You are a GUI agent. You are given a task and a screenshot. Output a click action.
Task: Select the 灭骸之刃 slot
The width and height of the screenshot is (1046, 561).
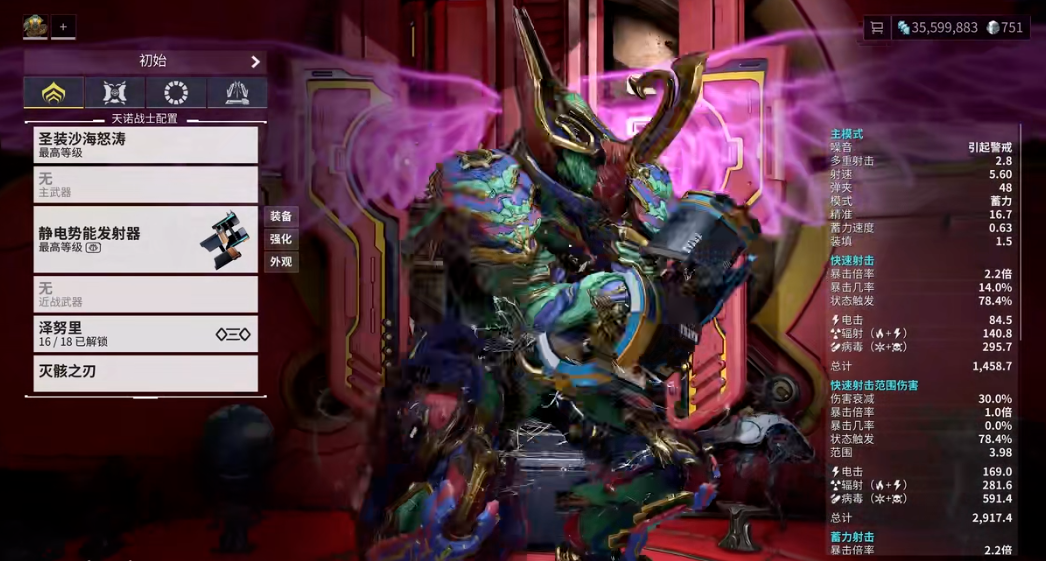pos(146,373)
